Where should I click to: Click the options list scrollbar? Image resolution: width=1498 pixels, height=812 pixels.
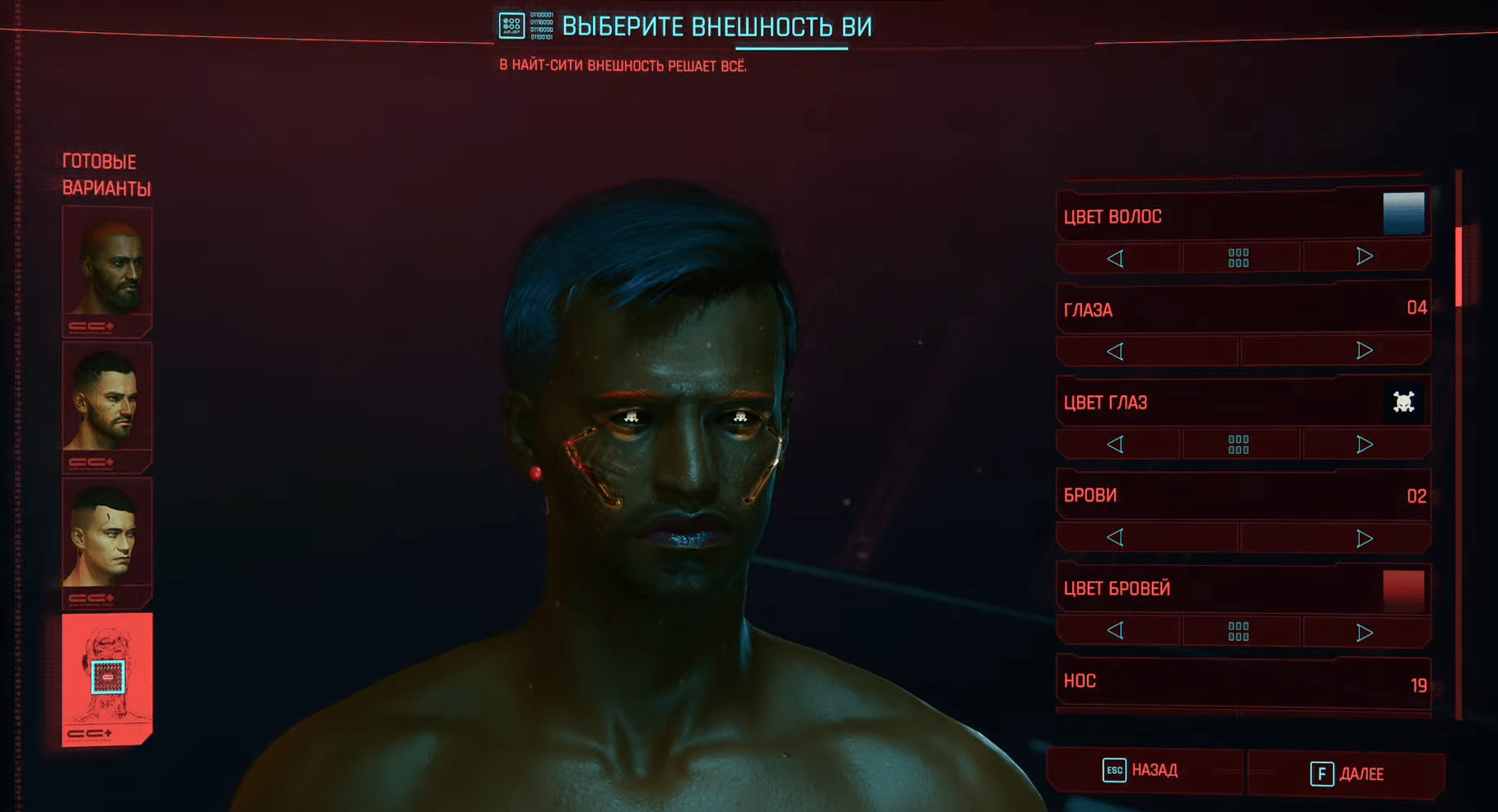pyautogui.click(x=1458, y=267)
